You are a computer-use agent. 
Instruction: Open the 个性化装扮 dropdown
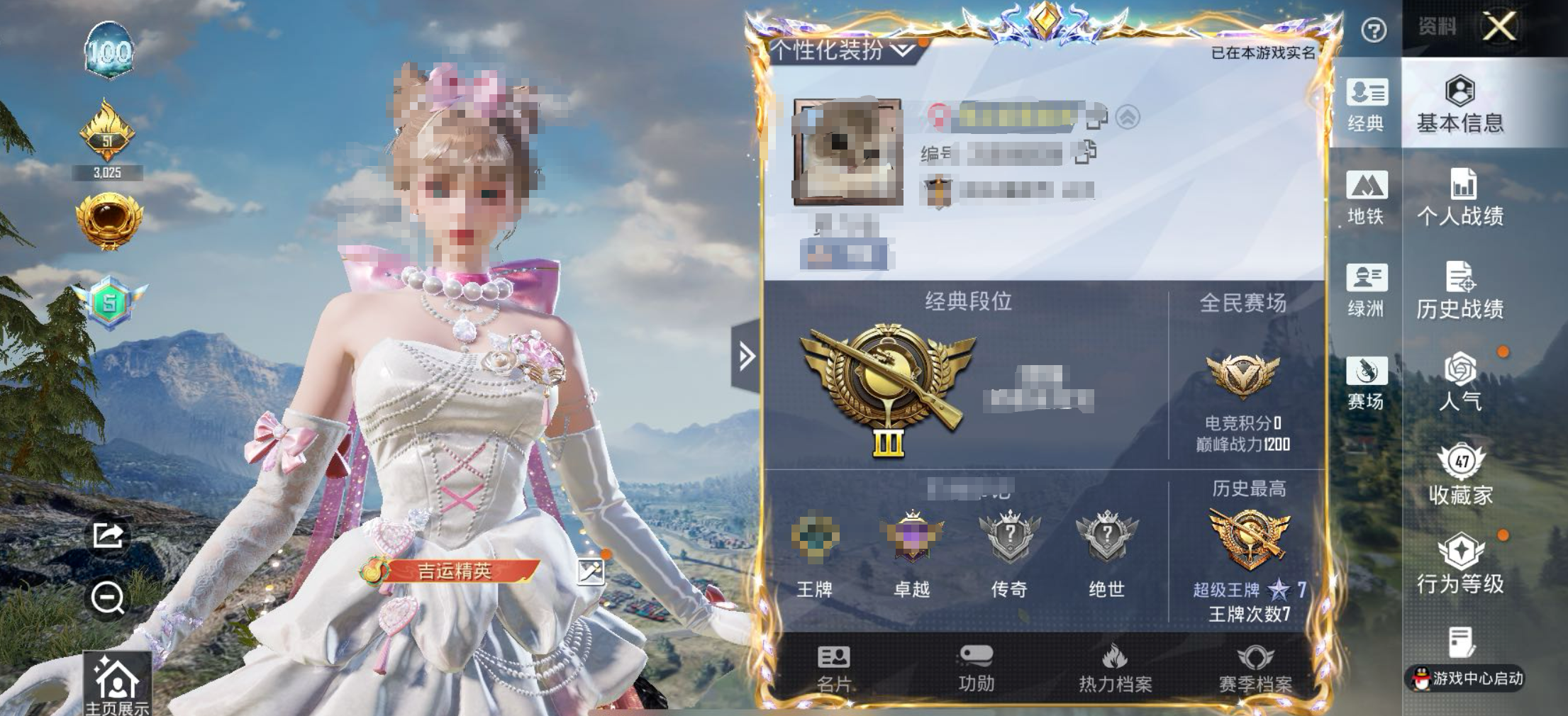843,50
